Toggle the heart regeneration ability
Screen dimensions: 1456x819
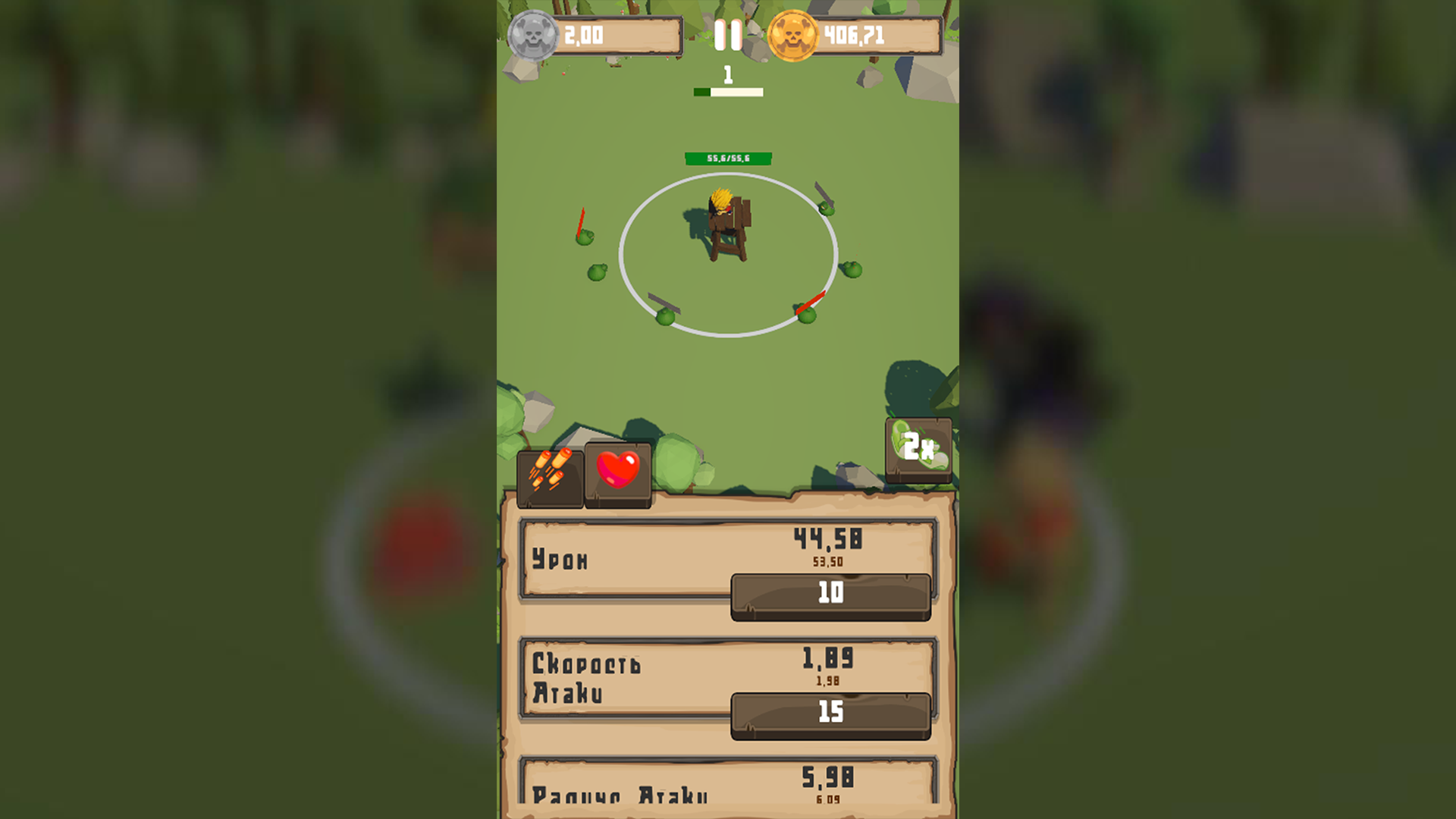point(618,470)
